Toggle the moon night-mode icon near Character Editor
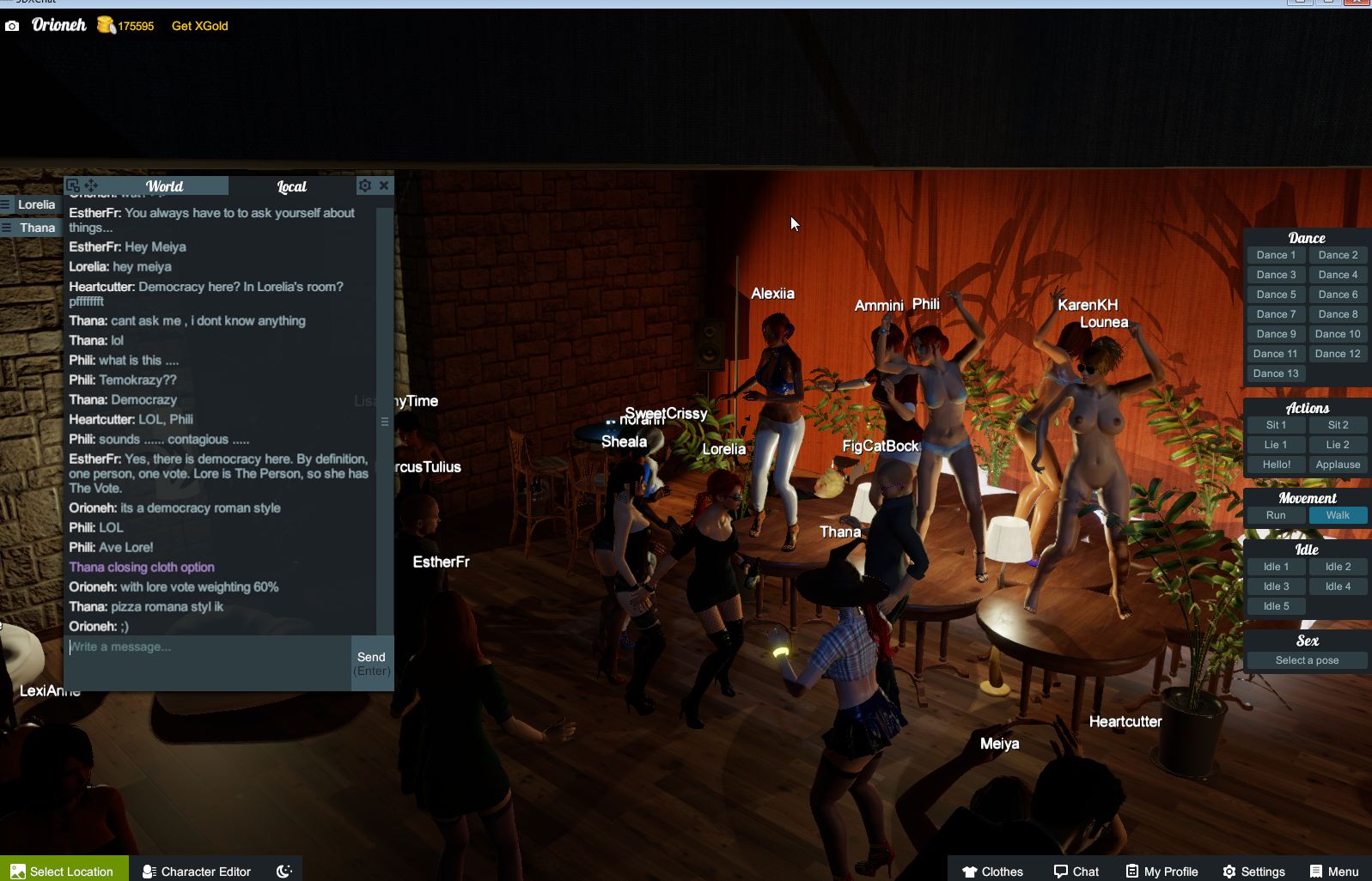 [x=284, y=871]
